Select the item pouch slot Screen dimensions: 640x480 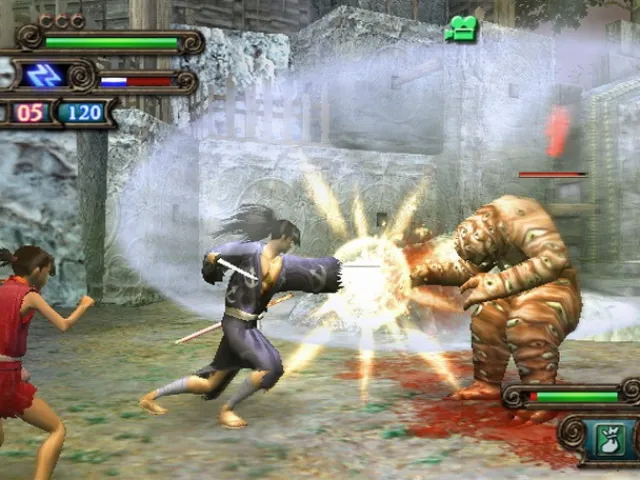click(x=610, y=438)
